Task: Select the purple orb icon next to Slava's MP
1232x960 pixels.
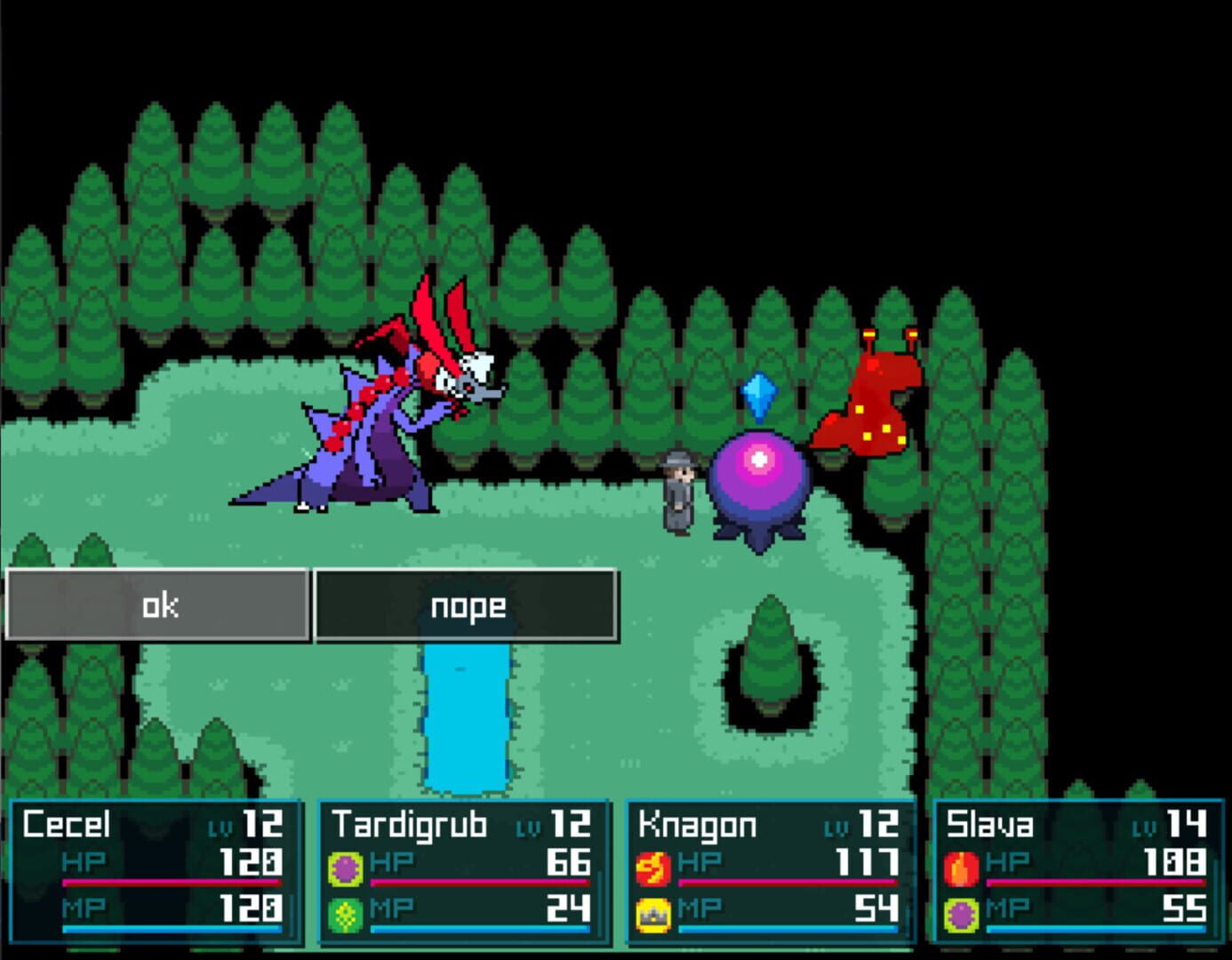Action: tap(963, 915)
